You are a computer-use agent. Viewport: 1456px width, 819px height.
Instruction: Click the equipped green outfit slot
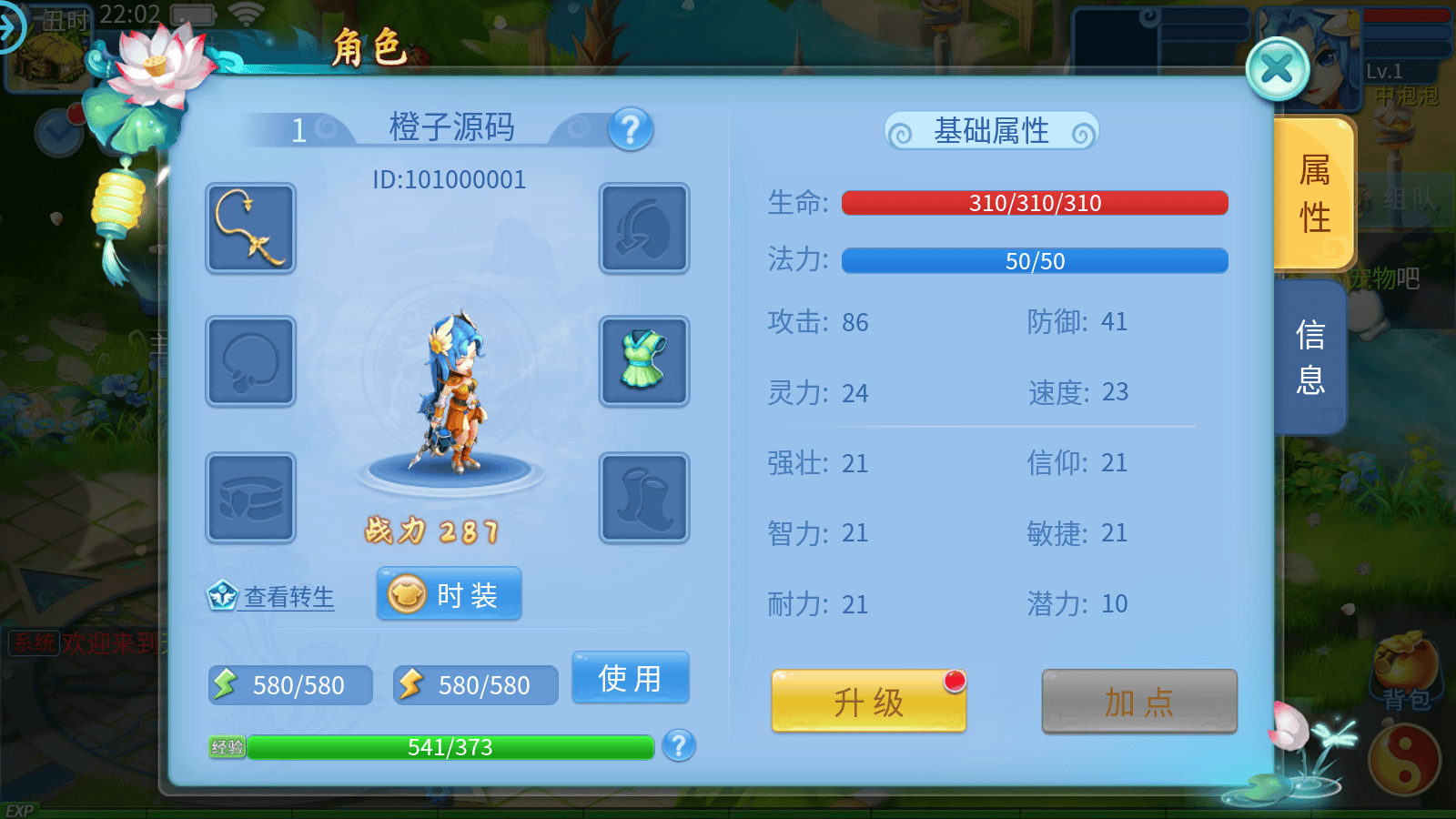643,361
